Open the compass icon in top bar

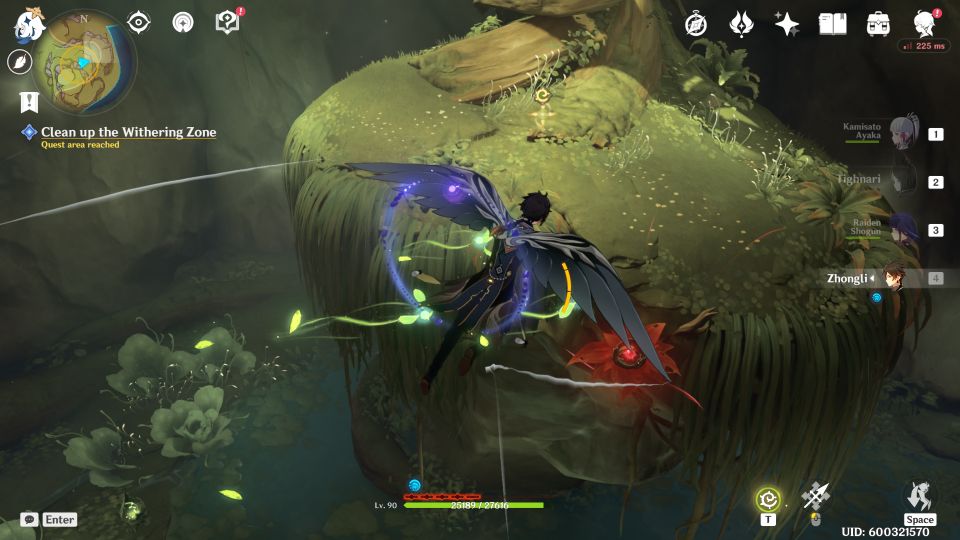tap(696, 24)
